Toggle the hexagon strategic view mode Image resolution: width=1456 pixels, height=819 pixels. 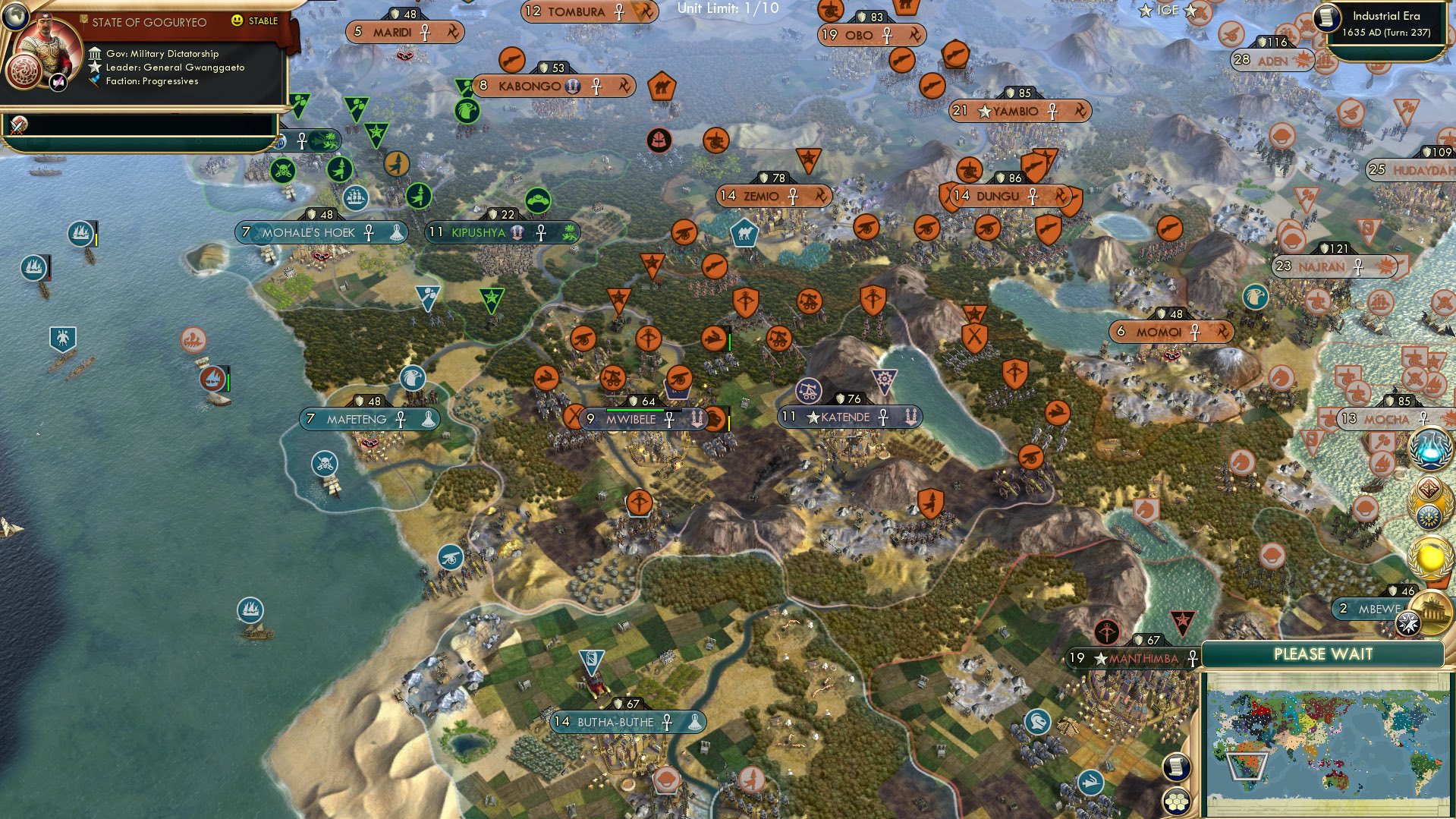[1176, 801]
